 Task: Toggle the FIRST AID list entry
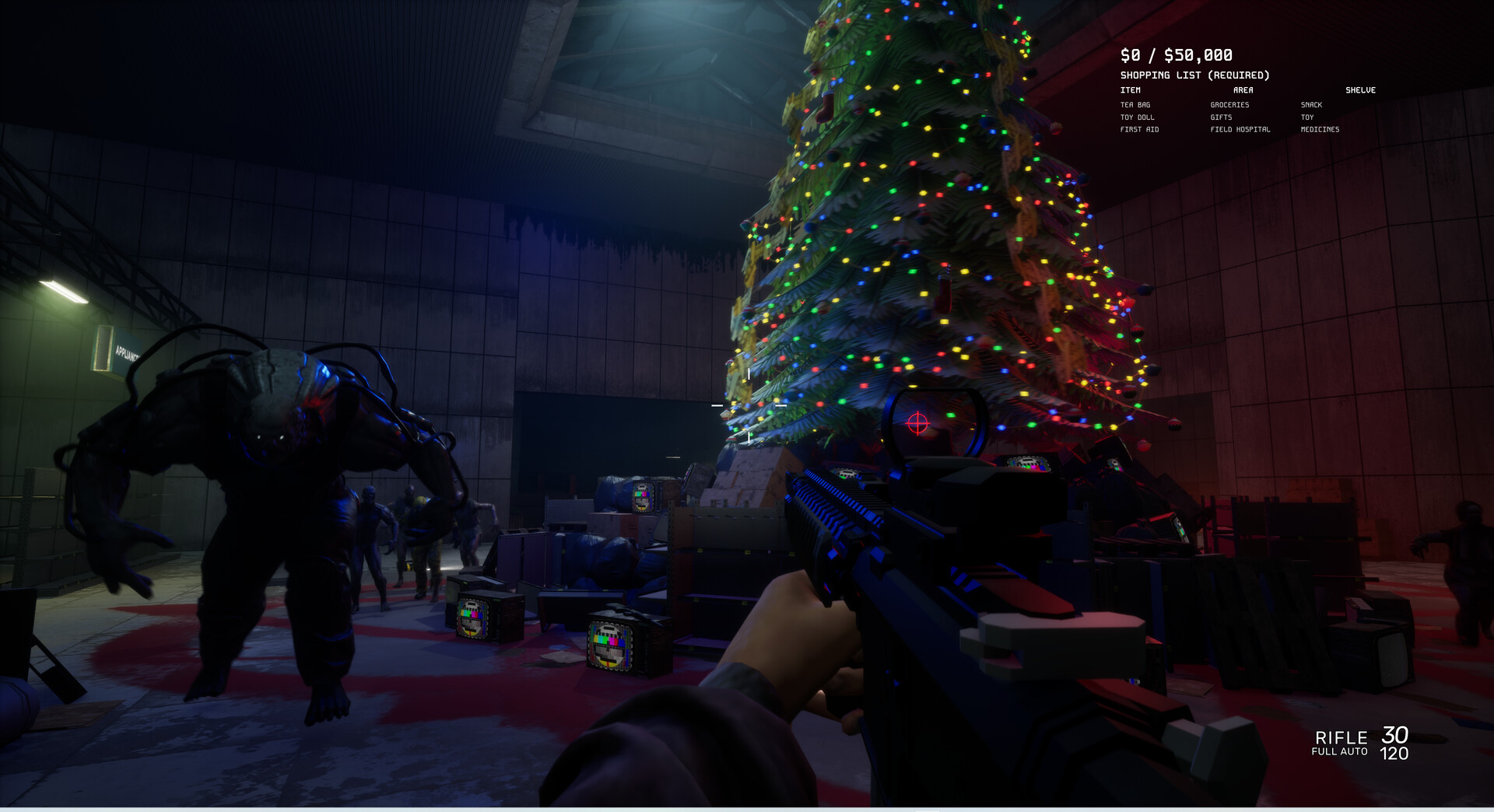[1138, 129]
